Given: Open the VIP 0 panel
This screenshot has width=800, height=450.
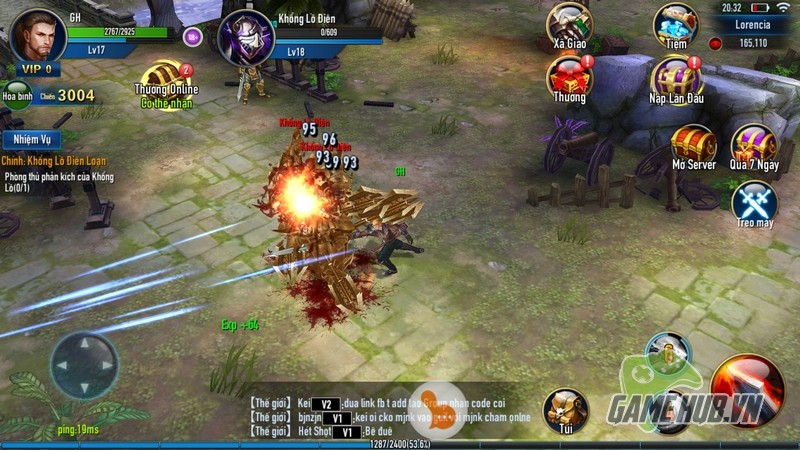Looking at the screenshot, I should click(33, 70).
